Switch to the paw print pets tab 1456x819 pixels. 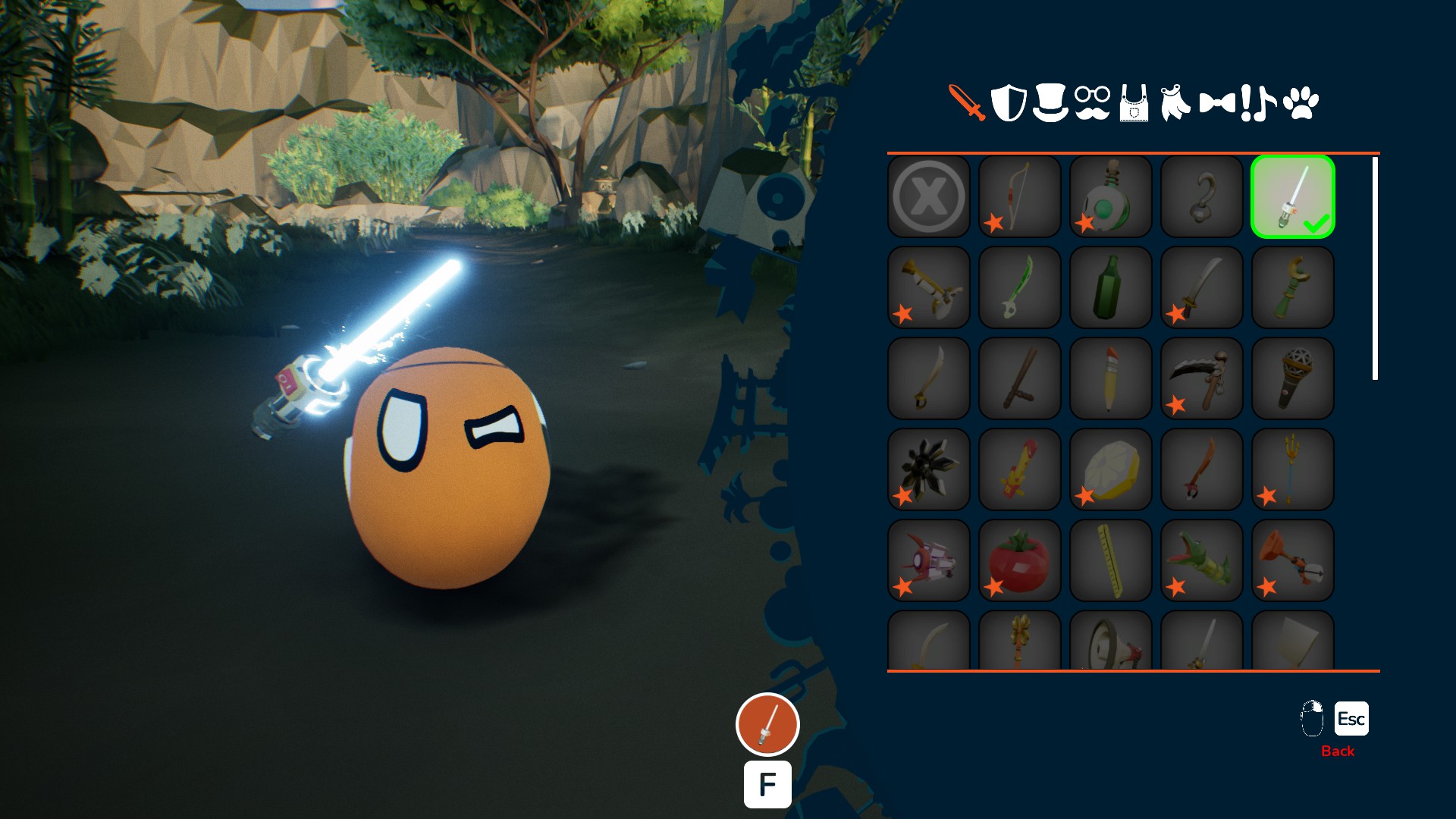[x=1301, y=103]
